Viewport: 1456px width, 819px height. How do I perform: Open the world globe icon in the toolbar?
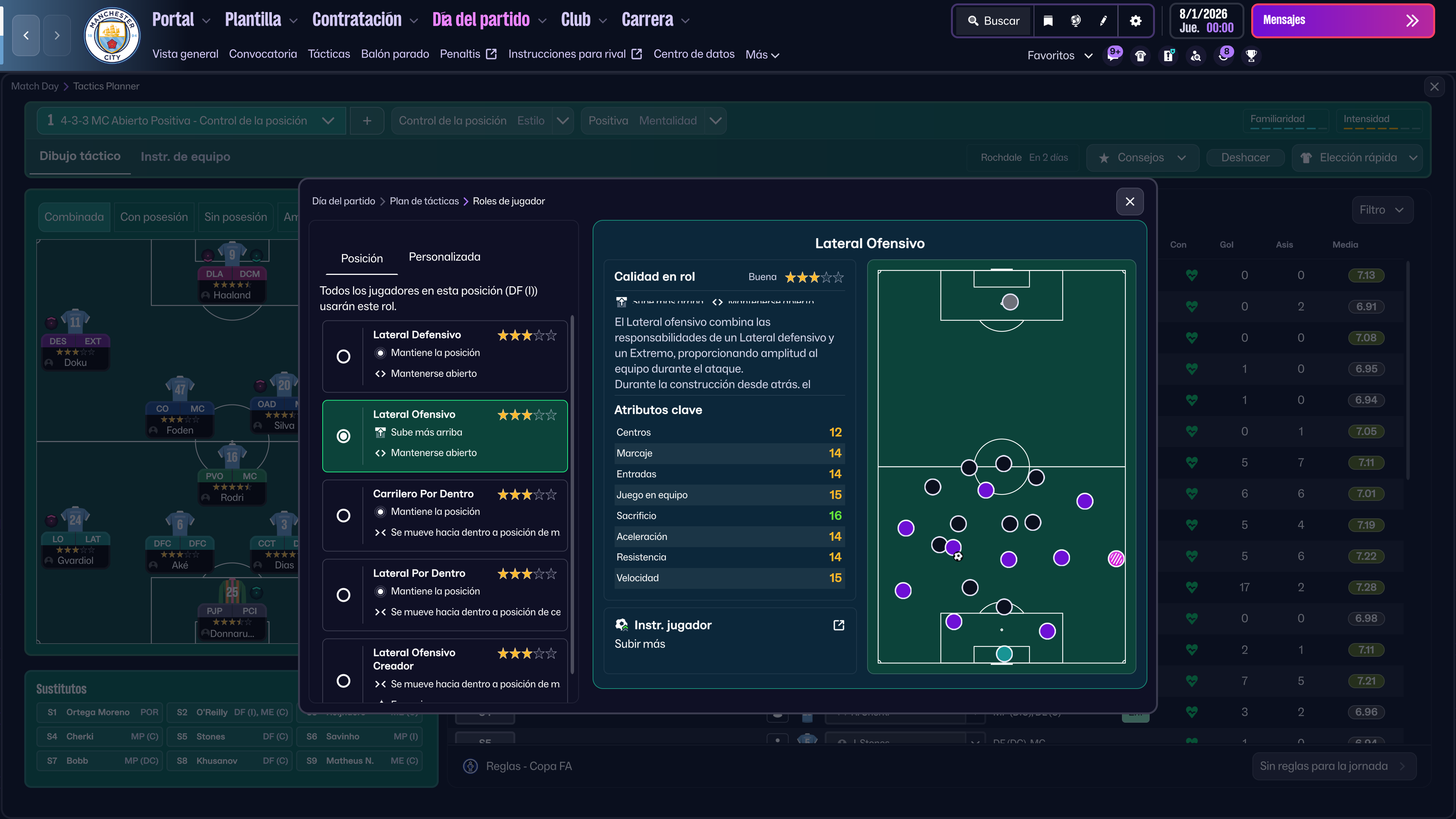[1075, 20]
